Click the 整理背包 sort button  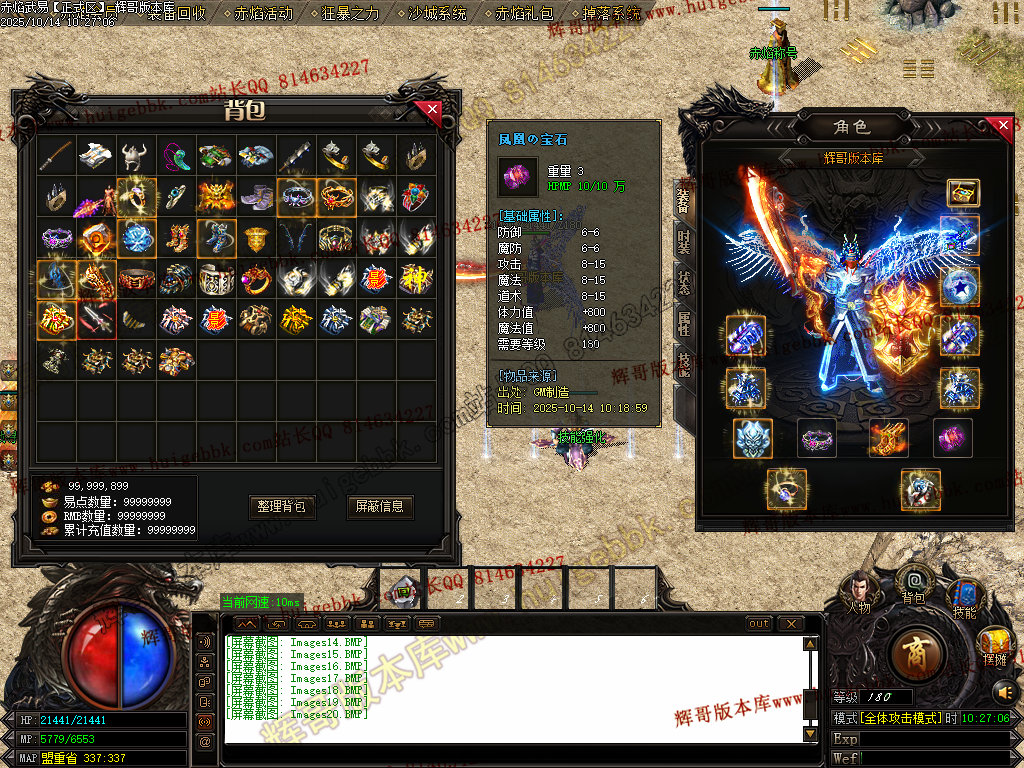(283, 507)
